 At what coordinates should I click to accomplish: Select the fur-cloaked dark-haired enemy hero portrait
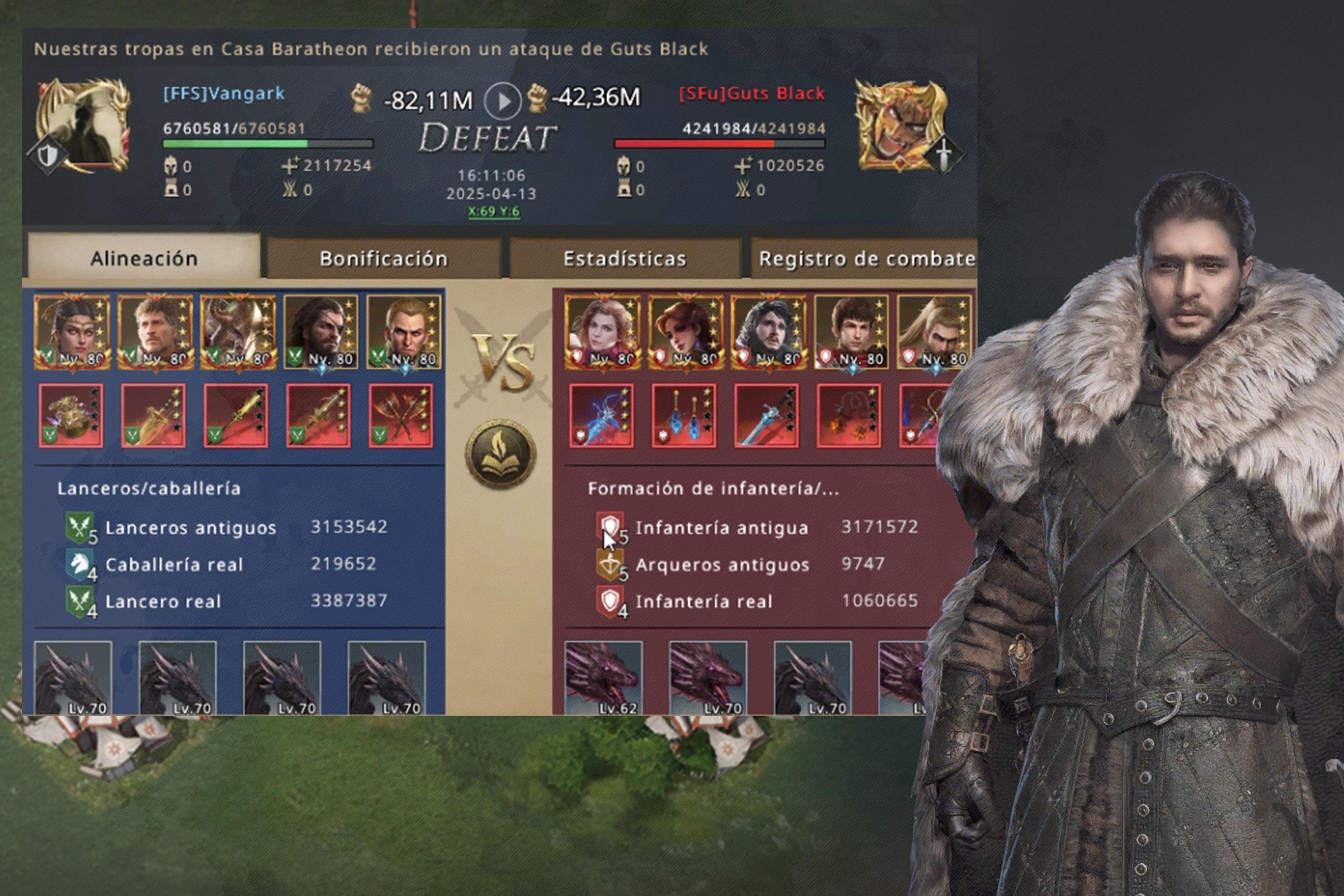pyautogui.click(x=769, y=332)
